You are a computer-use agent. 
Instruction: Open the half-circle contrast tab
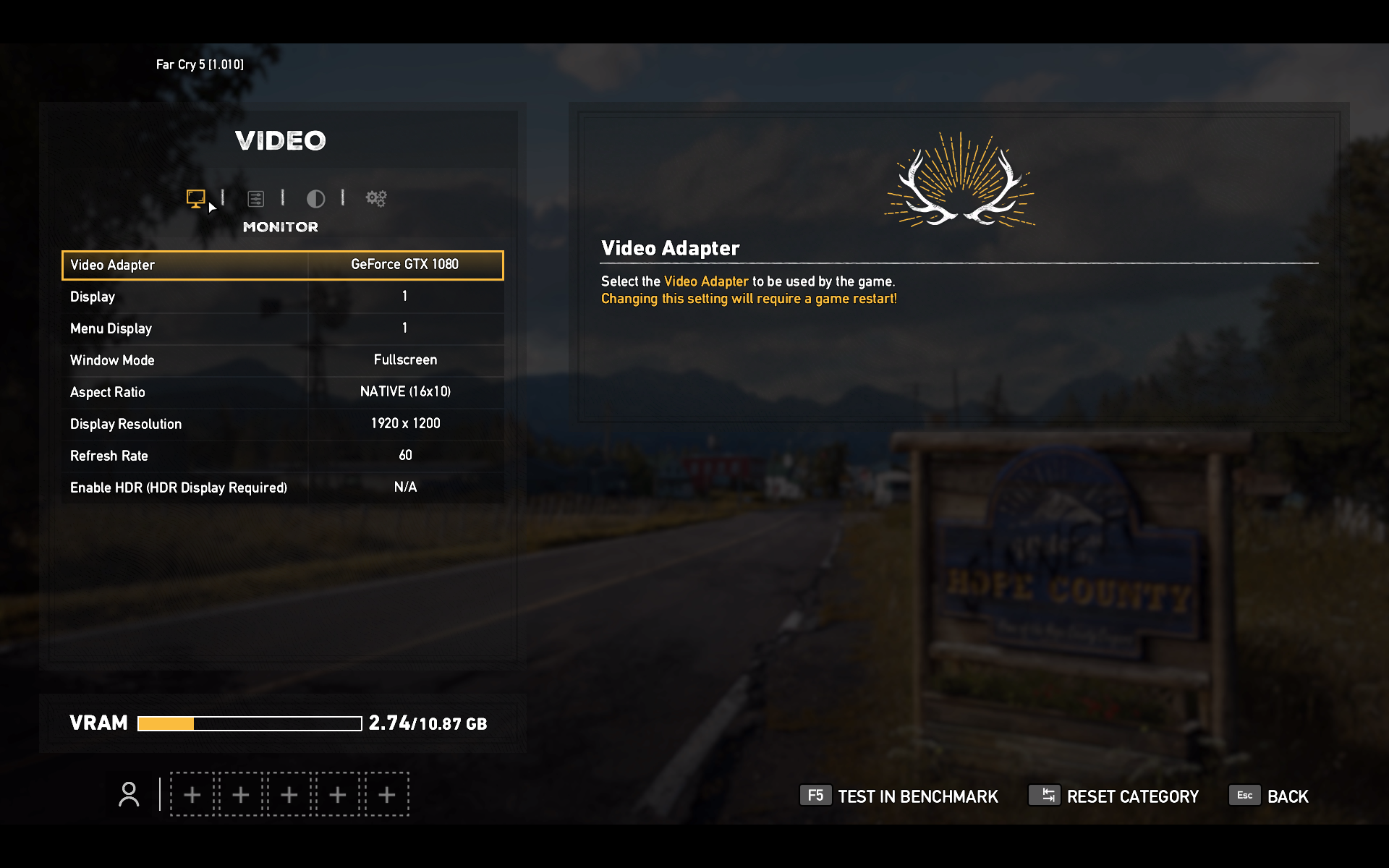tap(315, 198)
